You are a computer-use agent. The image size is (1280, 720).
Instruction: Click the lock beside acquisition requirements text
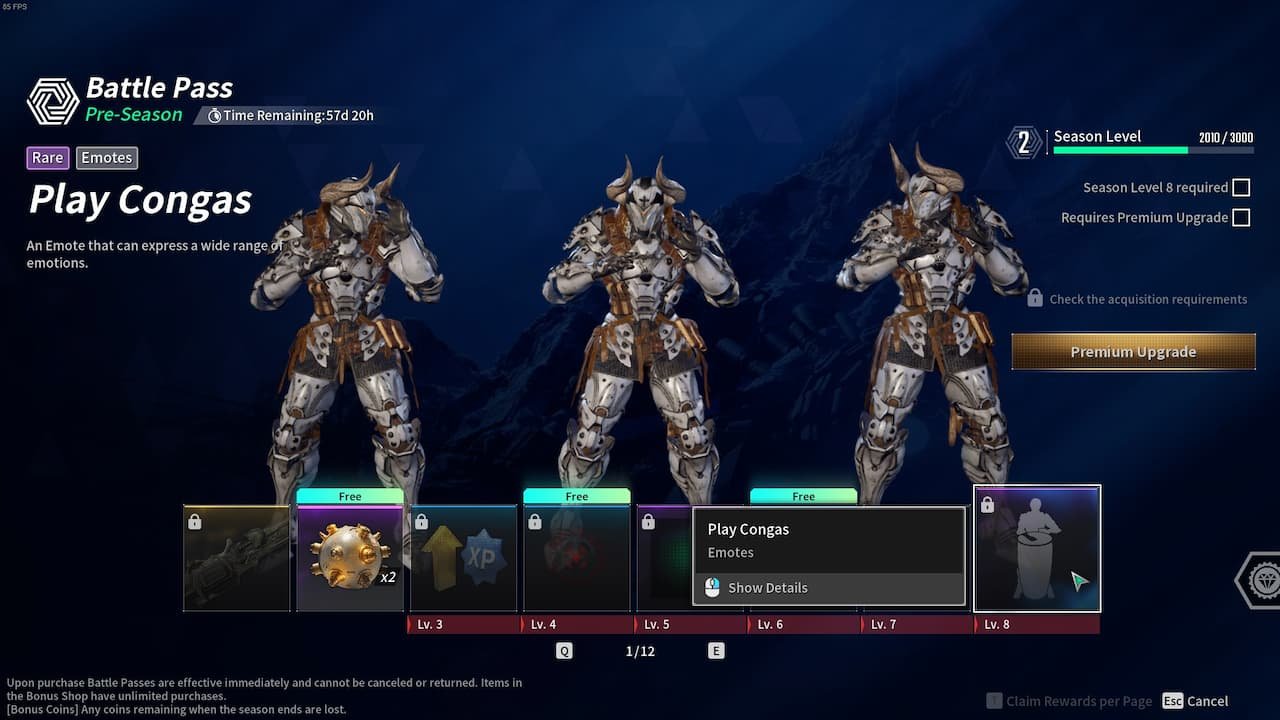[1034, 297]
